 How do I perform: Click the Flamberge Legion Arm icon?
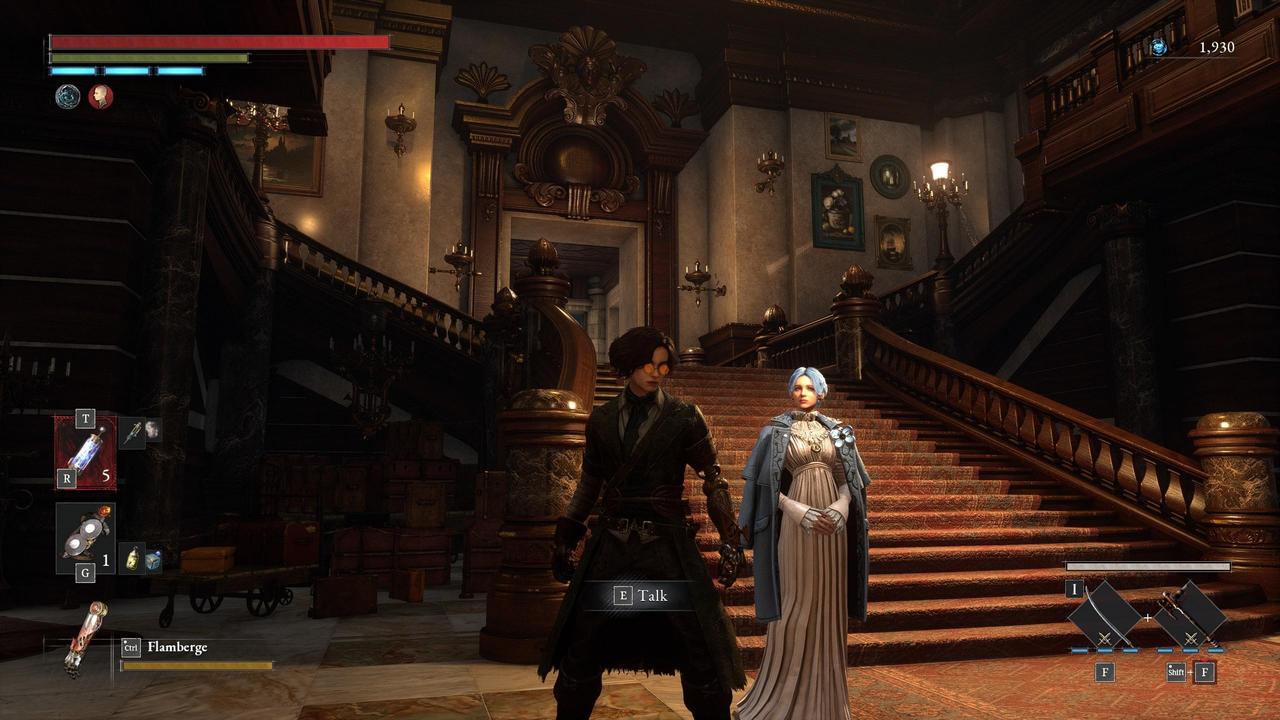coord(85,637)
